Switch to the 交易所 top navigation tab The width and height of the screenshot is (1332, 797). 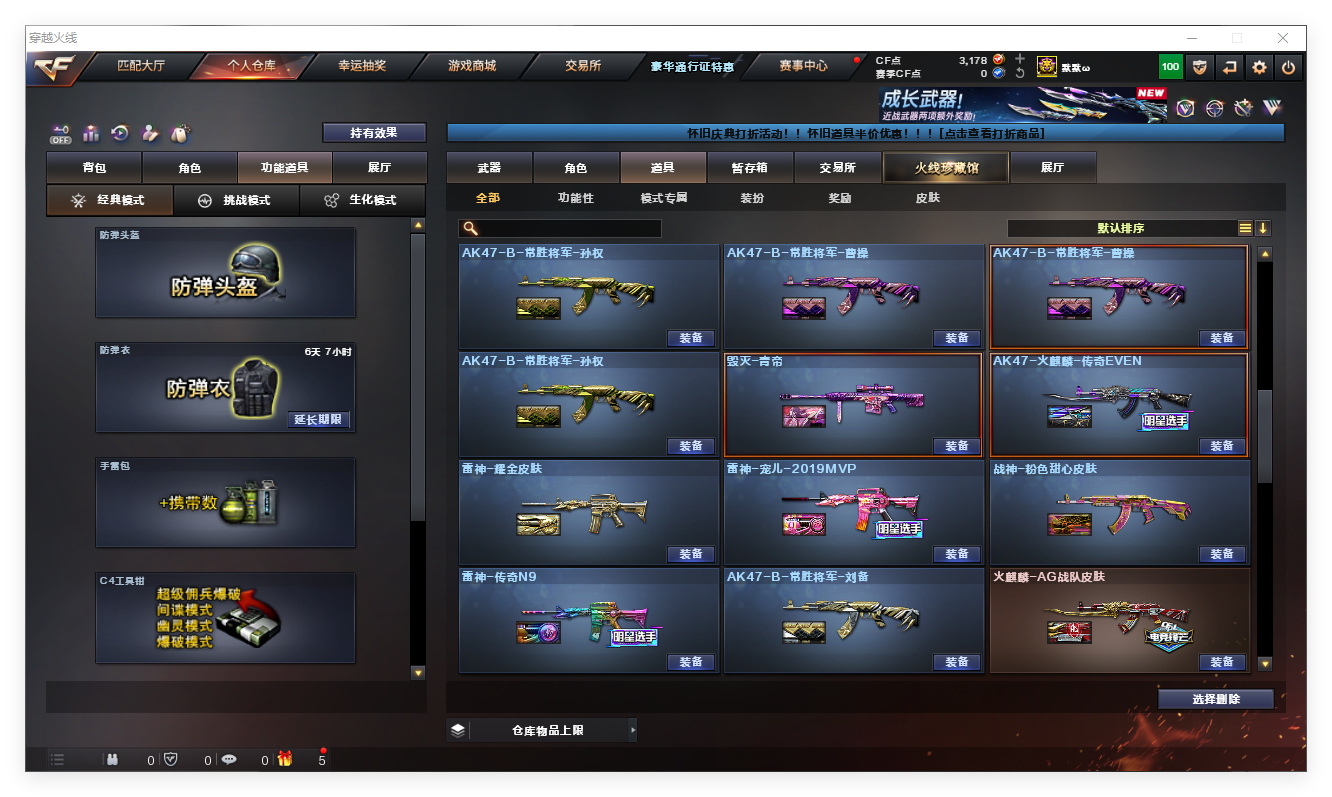(583, 67)
